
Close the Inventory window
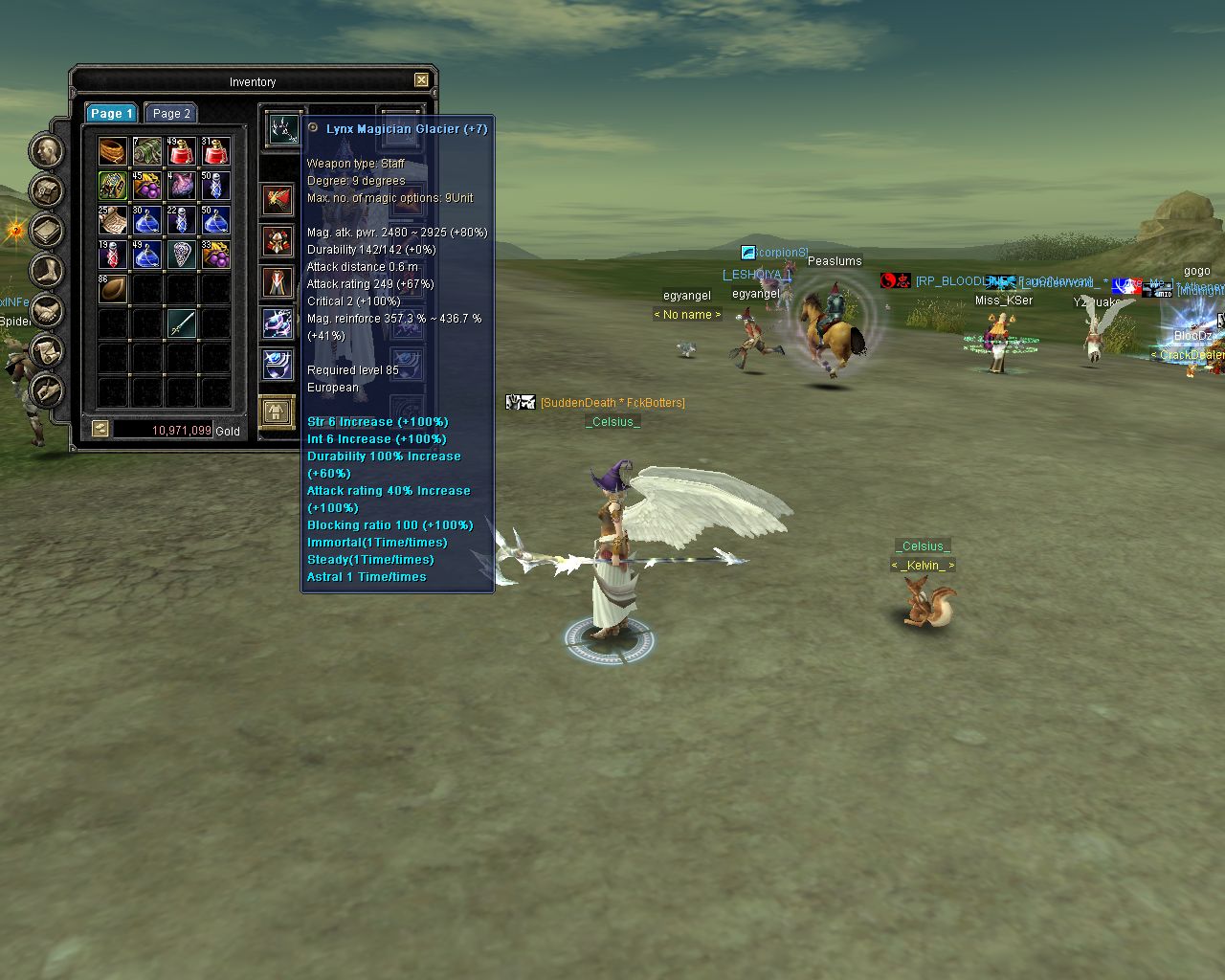(x=421, y=80)
